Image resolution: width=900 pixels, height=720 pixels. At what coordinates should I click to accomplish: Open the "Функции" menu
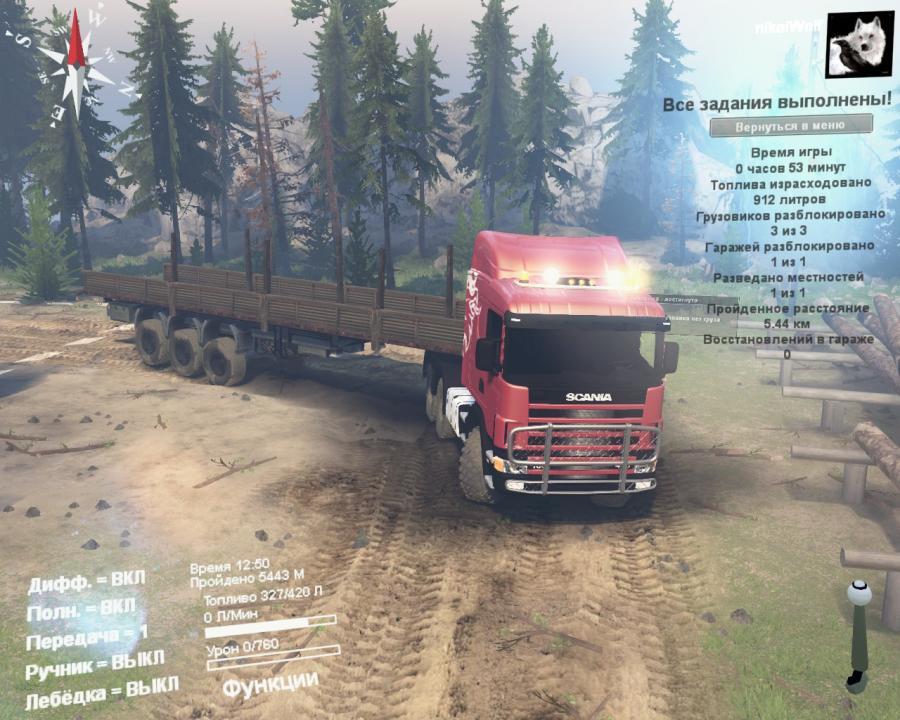[270, 686]
